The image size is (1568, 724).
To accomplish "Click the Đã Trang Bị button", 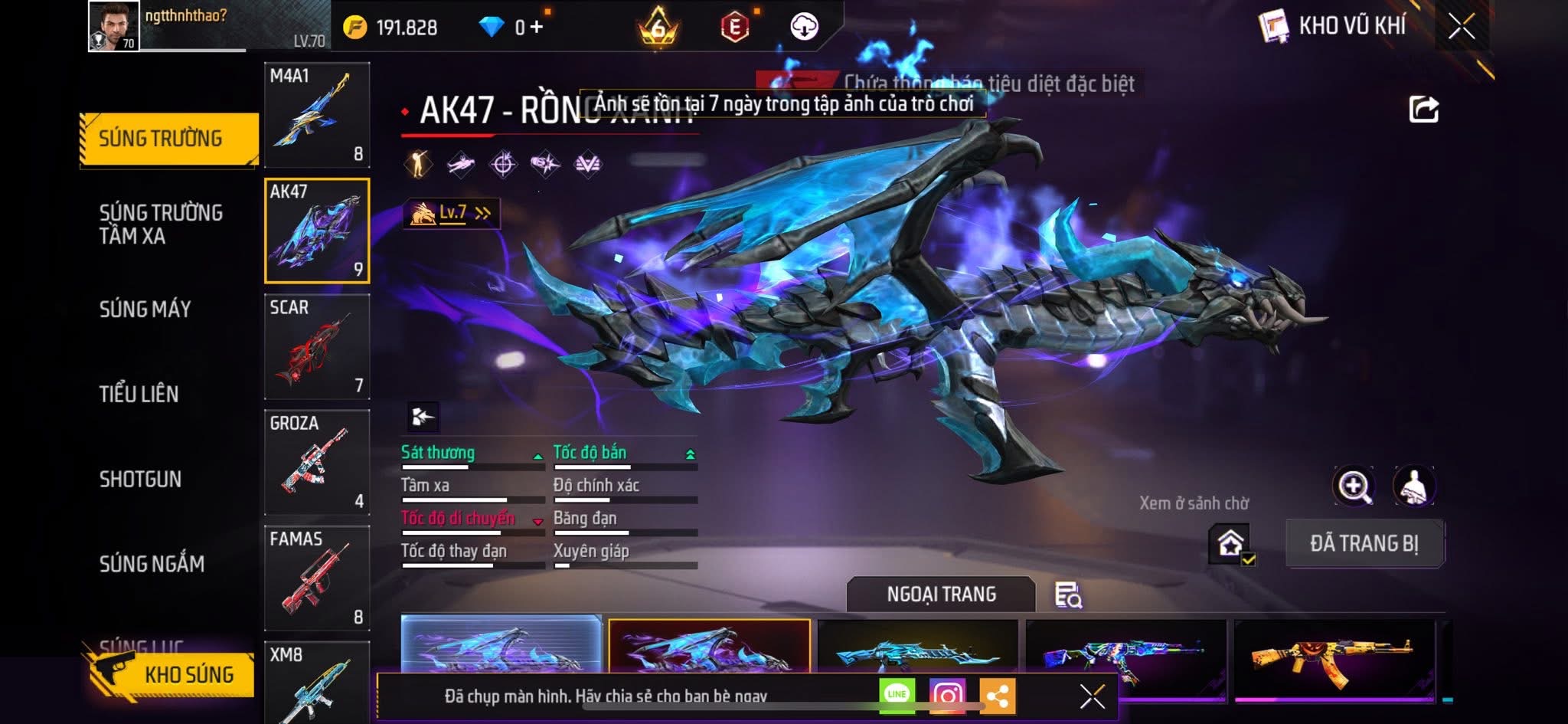I will (x=1364, y=543).
